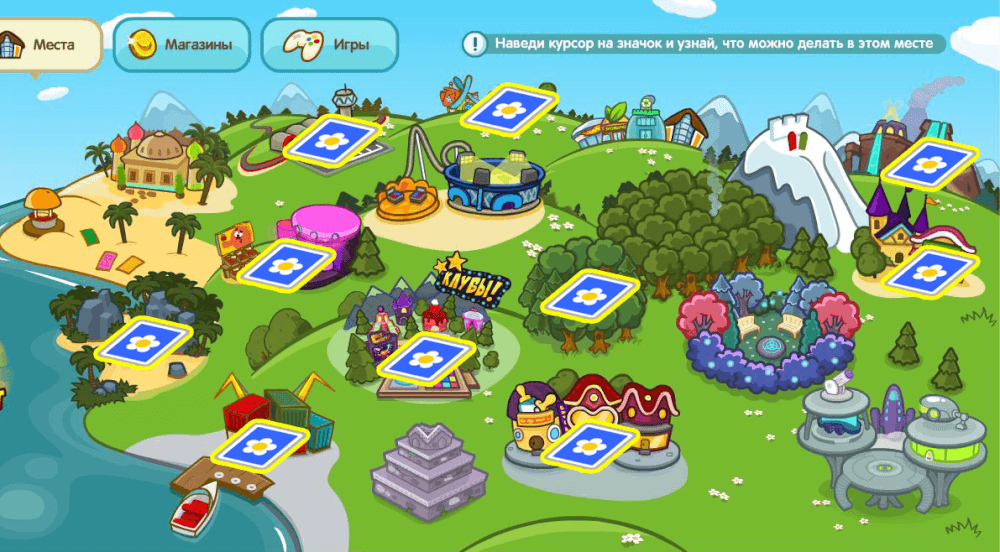
Task: Open the Магазины tab
Action: [181, 45]
